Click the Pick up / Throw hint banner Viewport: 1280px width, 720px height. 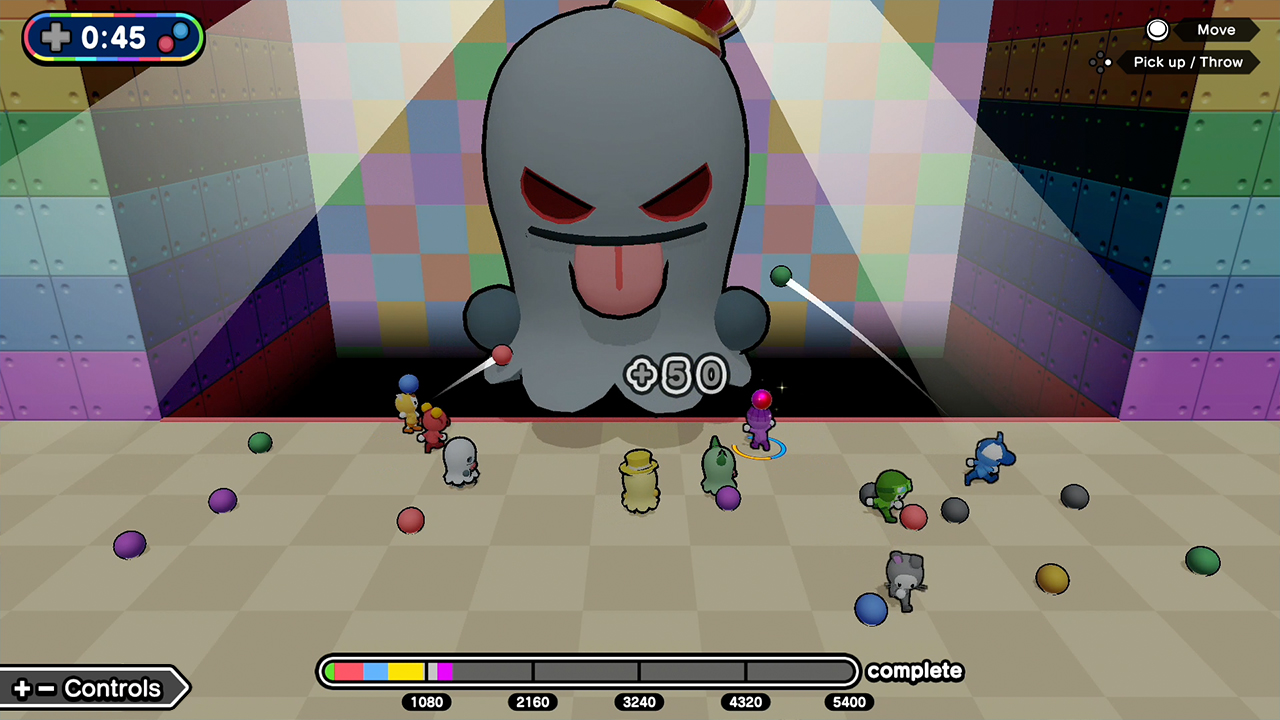1190,62
